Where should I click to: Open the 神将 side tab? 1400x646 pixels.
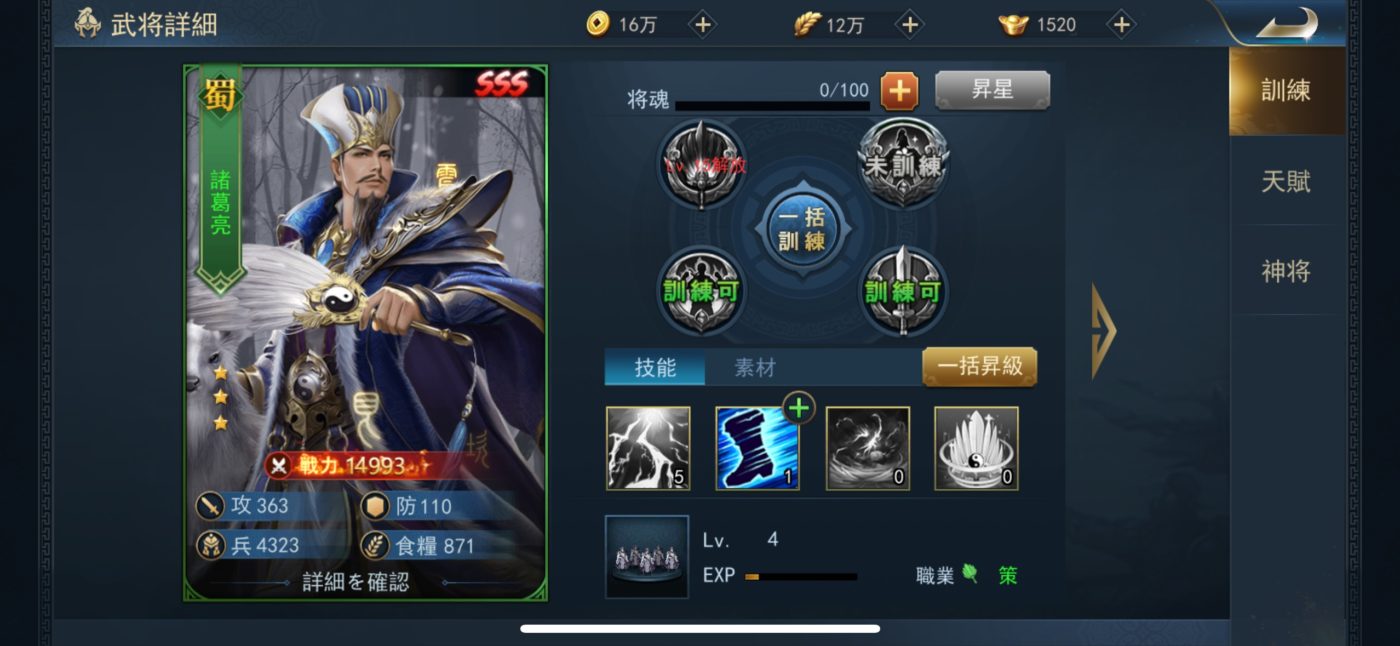pyautogui.click(x=1286, y=271)
